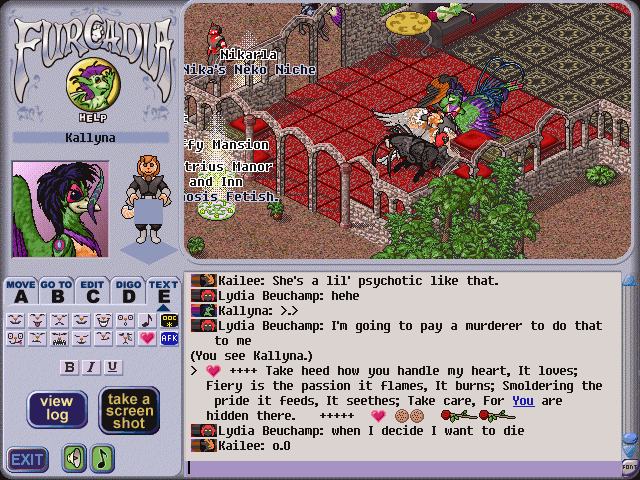Insert the music note emoticon
This screenshot has height=480, width=640.
coord(146,320)
